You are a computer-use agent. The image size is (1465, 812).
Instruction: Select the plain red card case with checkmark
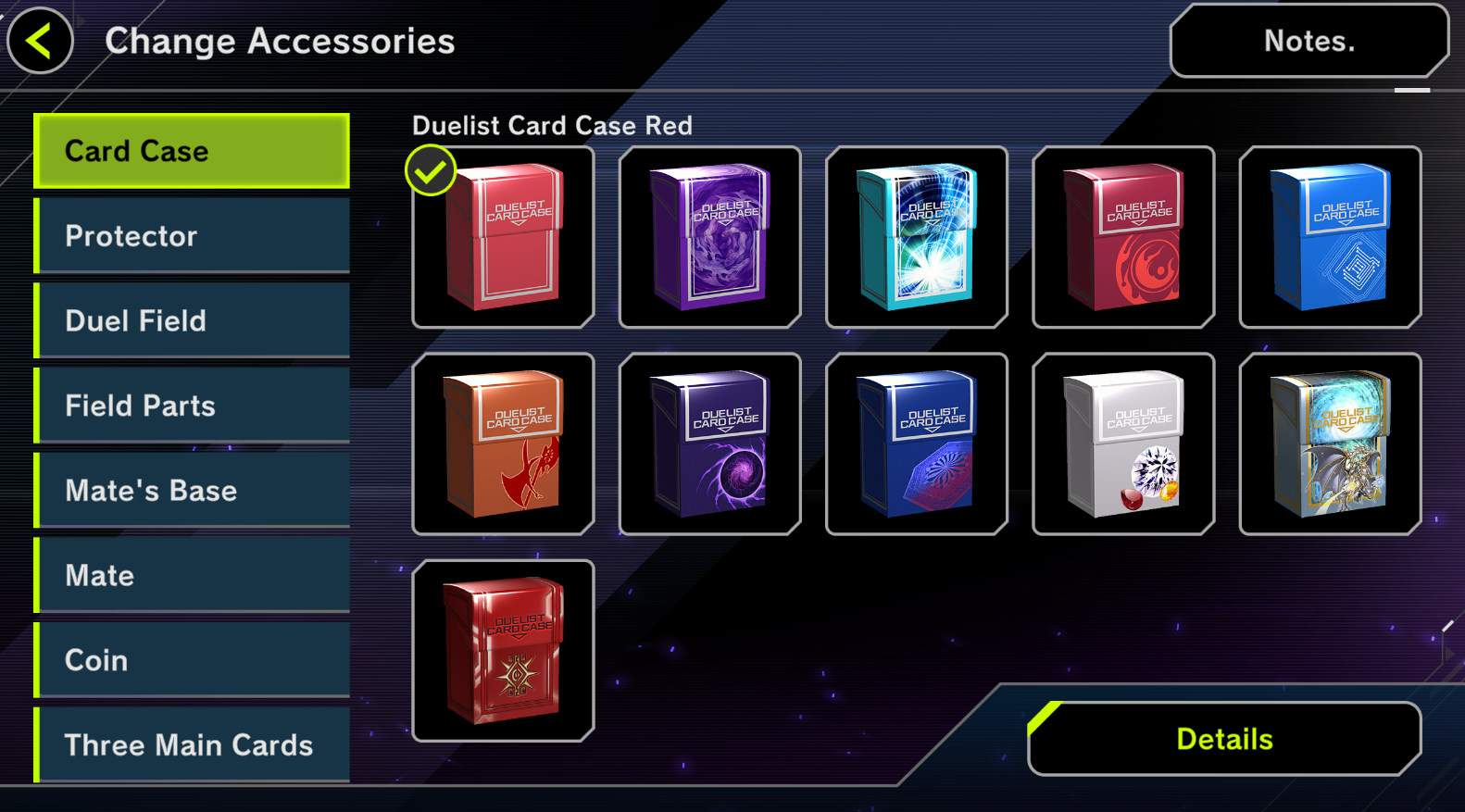coord(503,237)
